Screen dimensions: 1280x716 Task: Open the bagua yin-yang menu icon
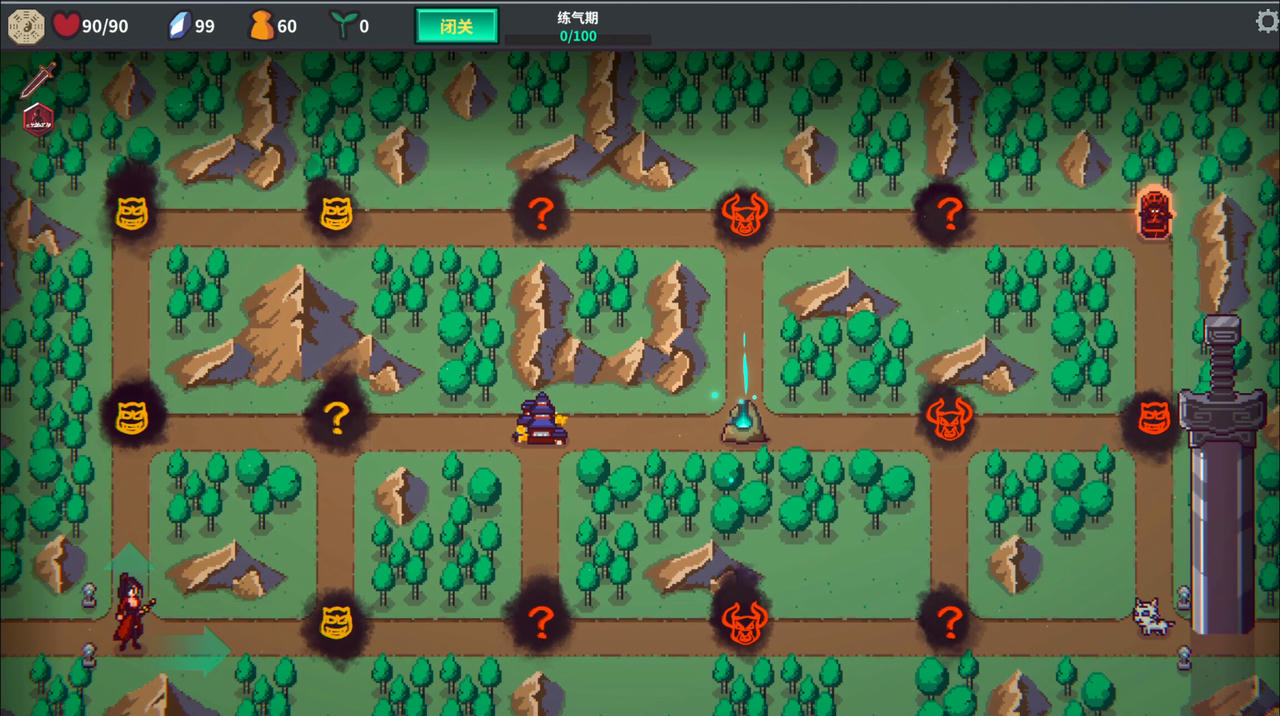(x=26, y=26)
